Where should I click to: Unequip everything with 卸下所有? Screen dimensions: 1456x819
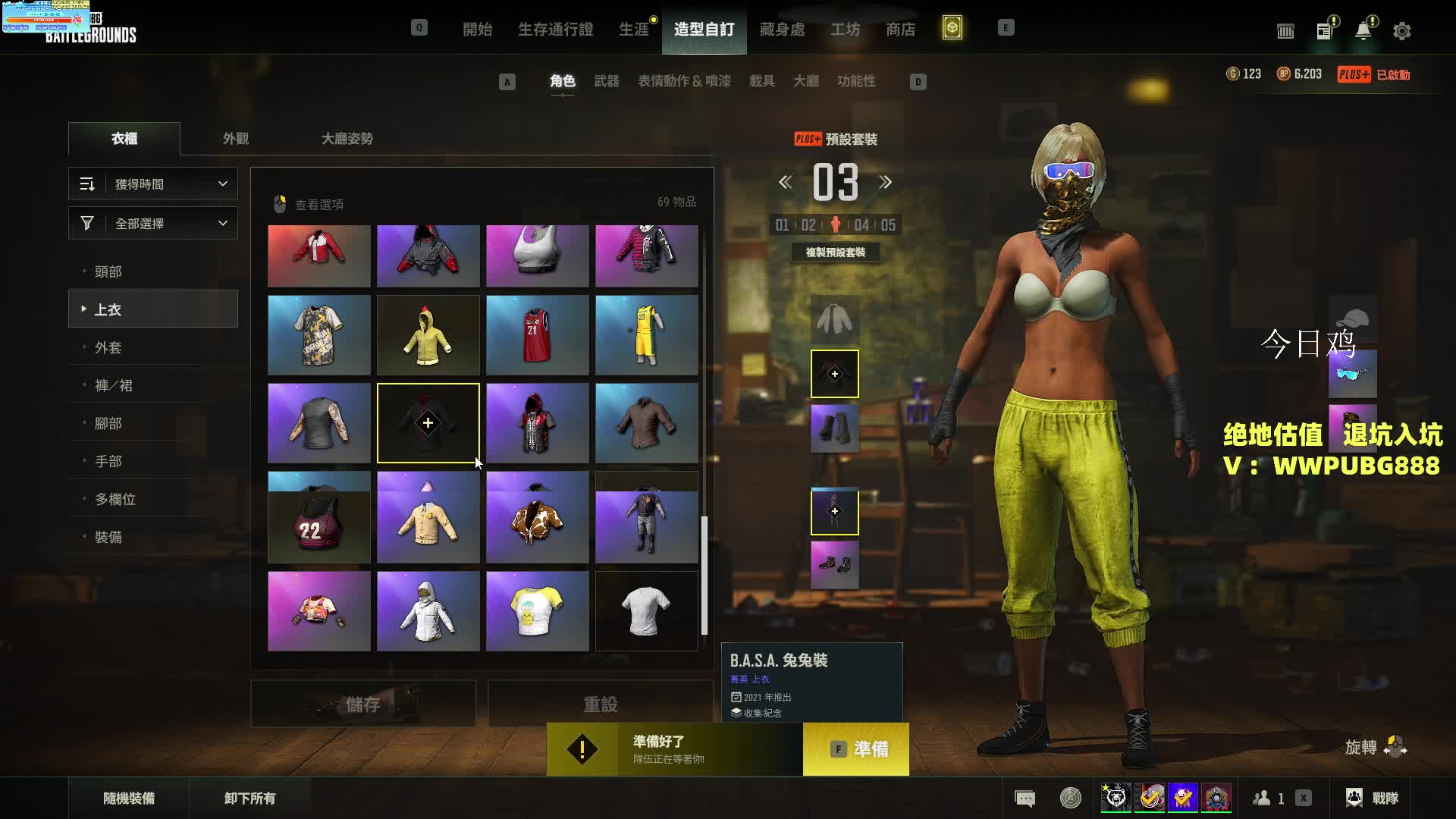click(249, 798)
